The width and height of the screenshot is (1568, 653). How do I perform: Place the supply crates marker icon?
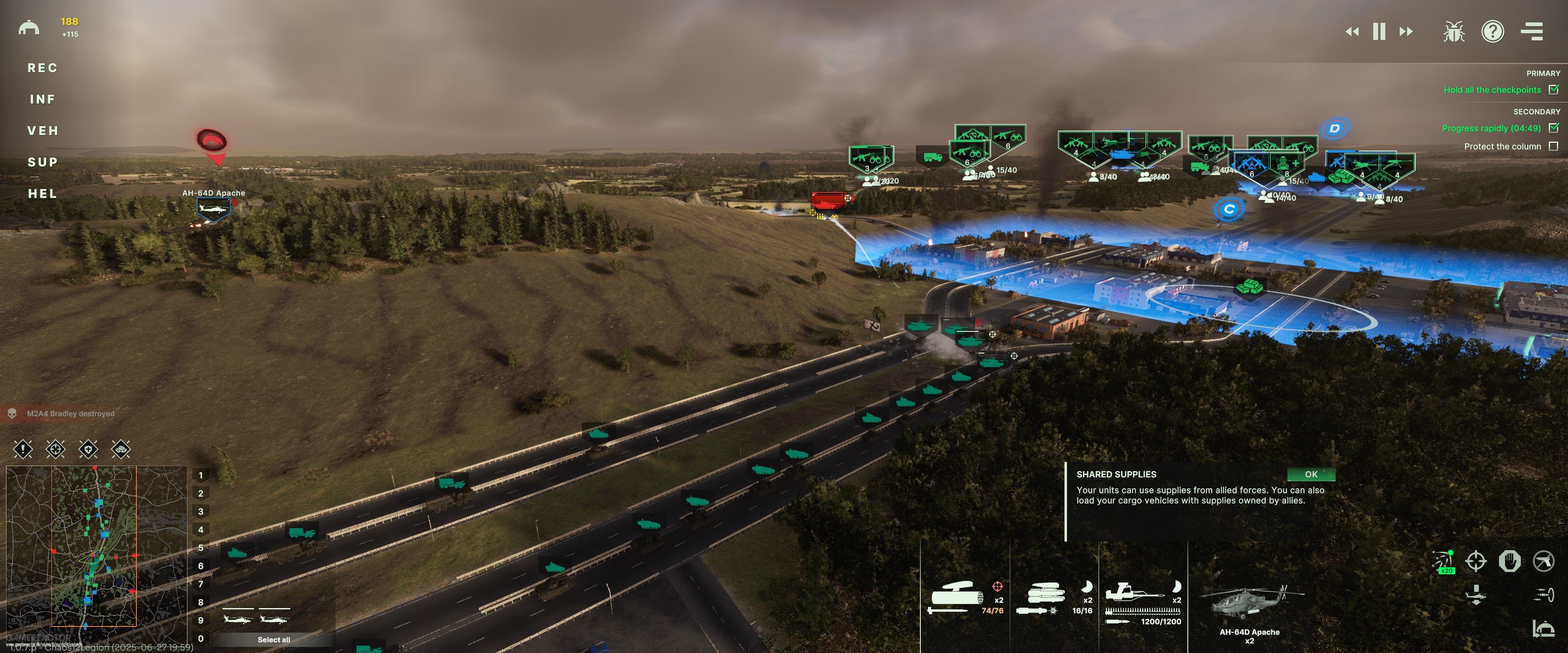[x=121, y=450]
